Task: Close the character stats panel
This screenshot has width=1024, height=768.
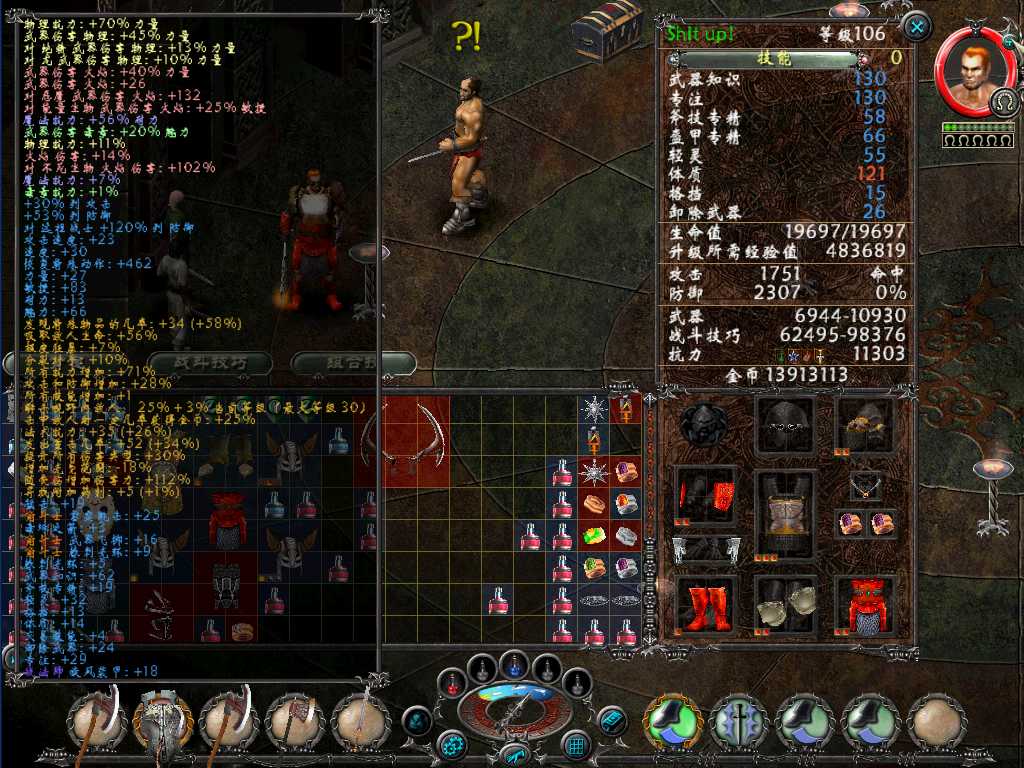Action: pyautogui.click(x=916, y=26)
